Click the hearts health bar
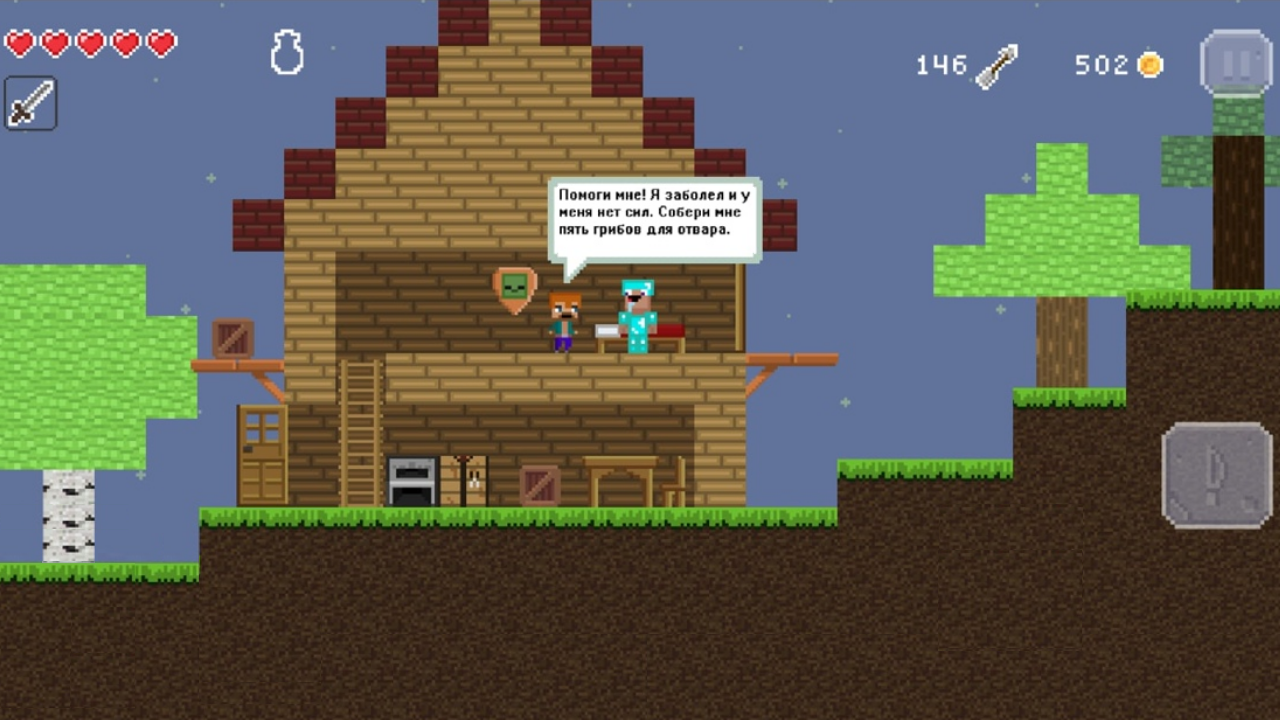The width and height of the screenshot is (1280, 720). [88, 45]
